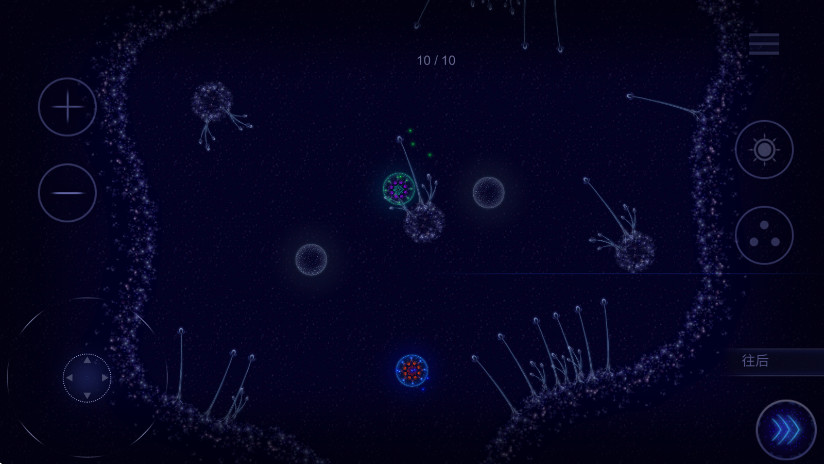Tap the fast-forward triple chevron button

point(786,430)
